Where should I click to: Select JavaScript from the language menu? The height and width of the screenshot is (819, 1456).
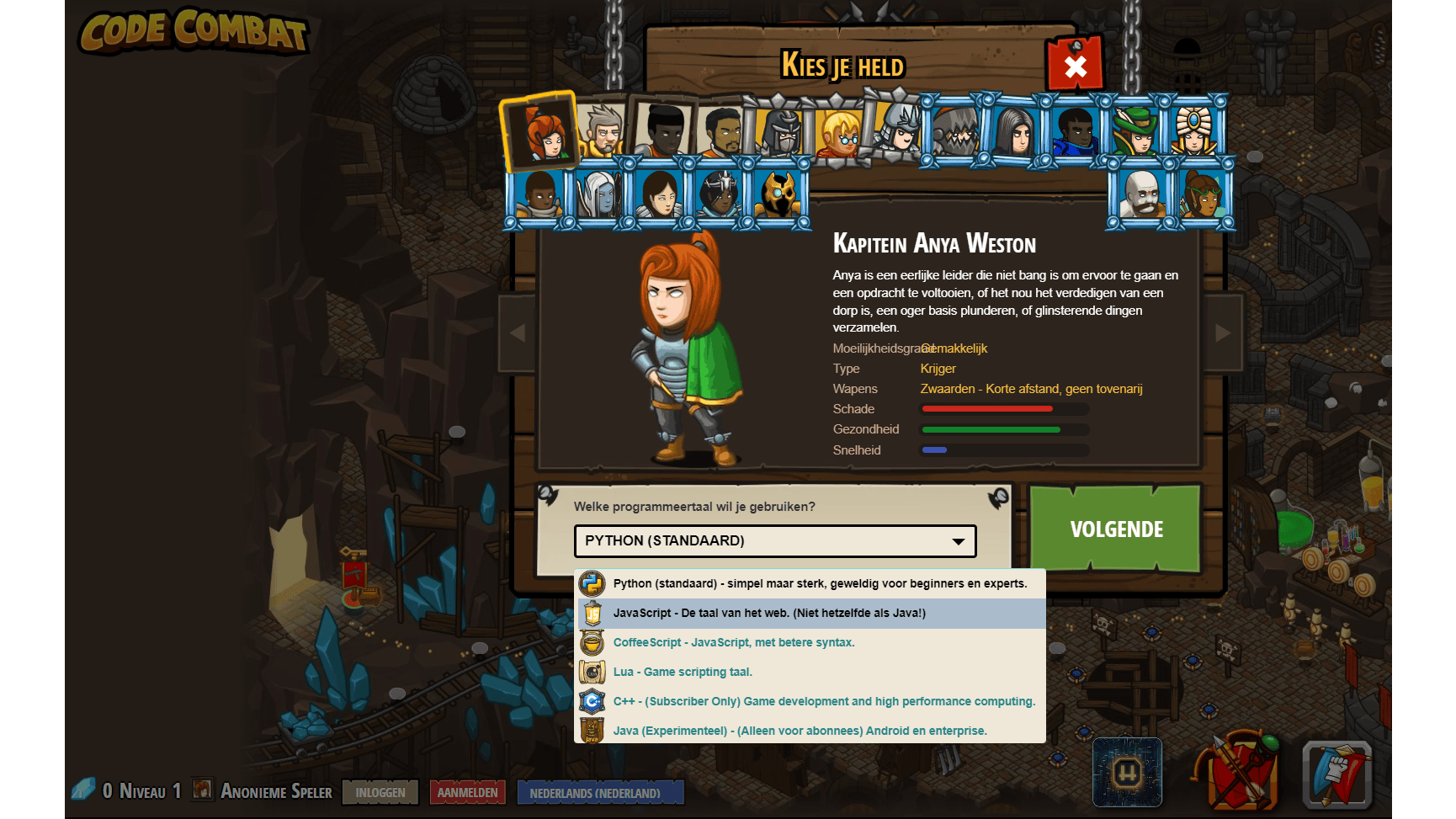coord(768,613)
